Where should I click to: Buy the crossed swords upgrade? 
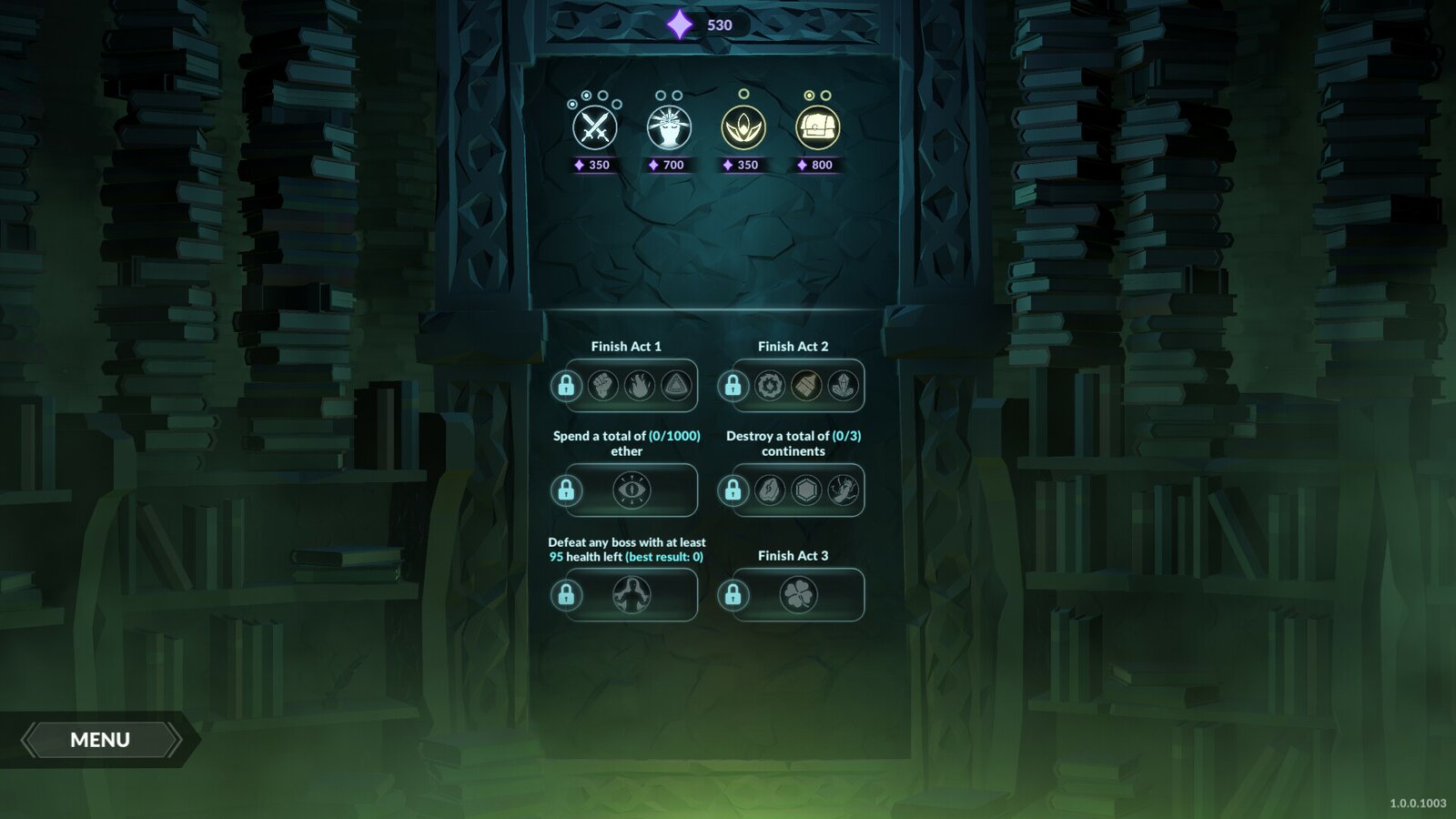pos(595,128)
